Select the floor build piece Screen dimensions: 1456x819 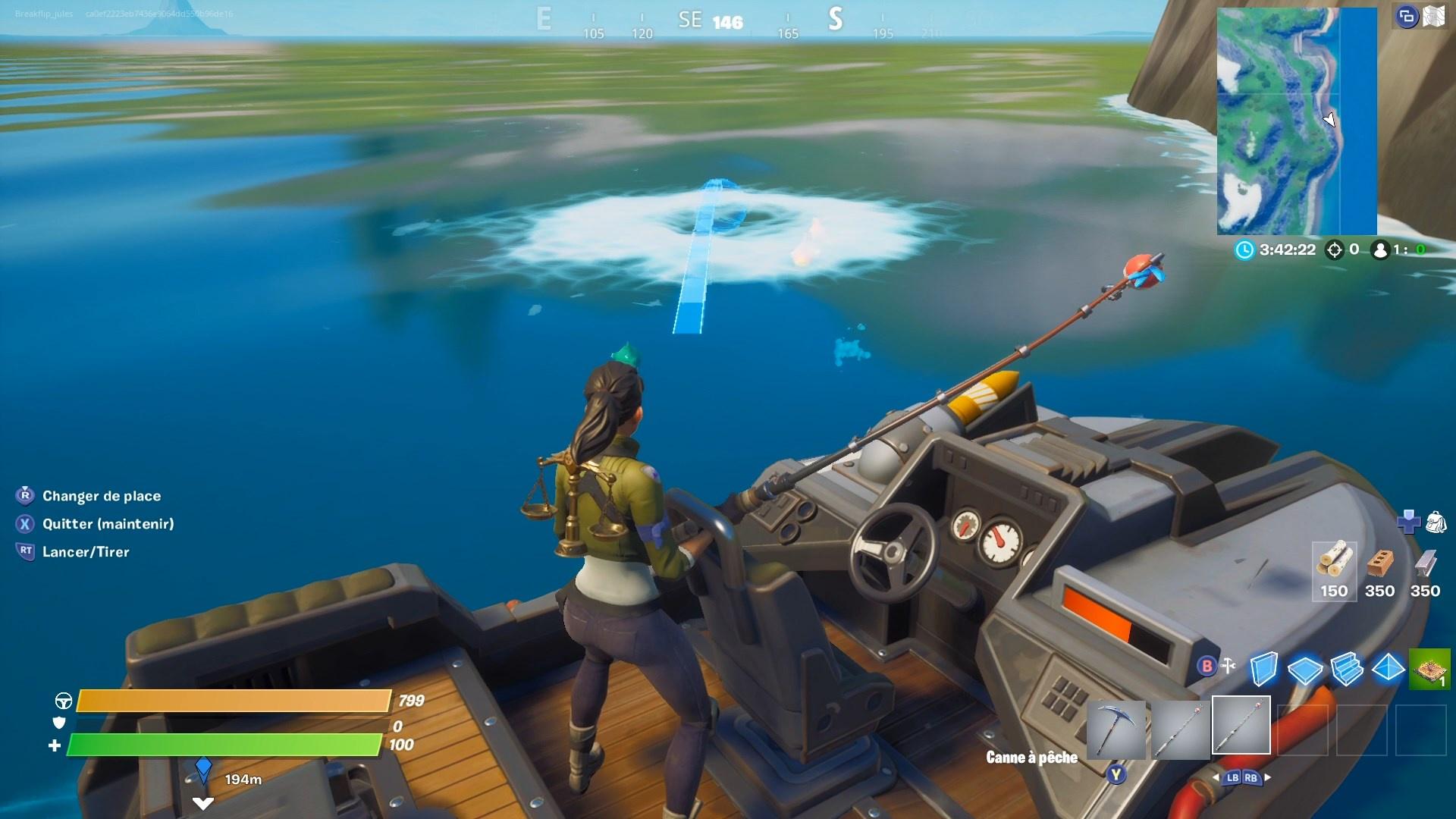tap(1306, 670)
